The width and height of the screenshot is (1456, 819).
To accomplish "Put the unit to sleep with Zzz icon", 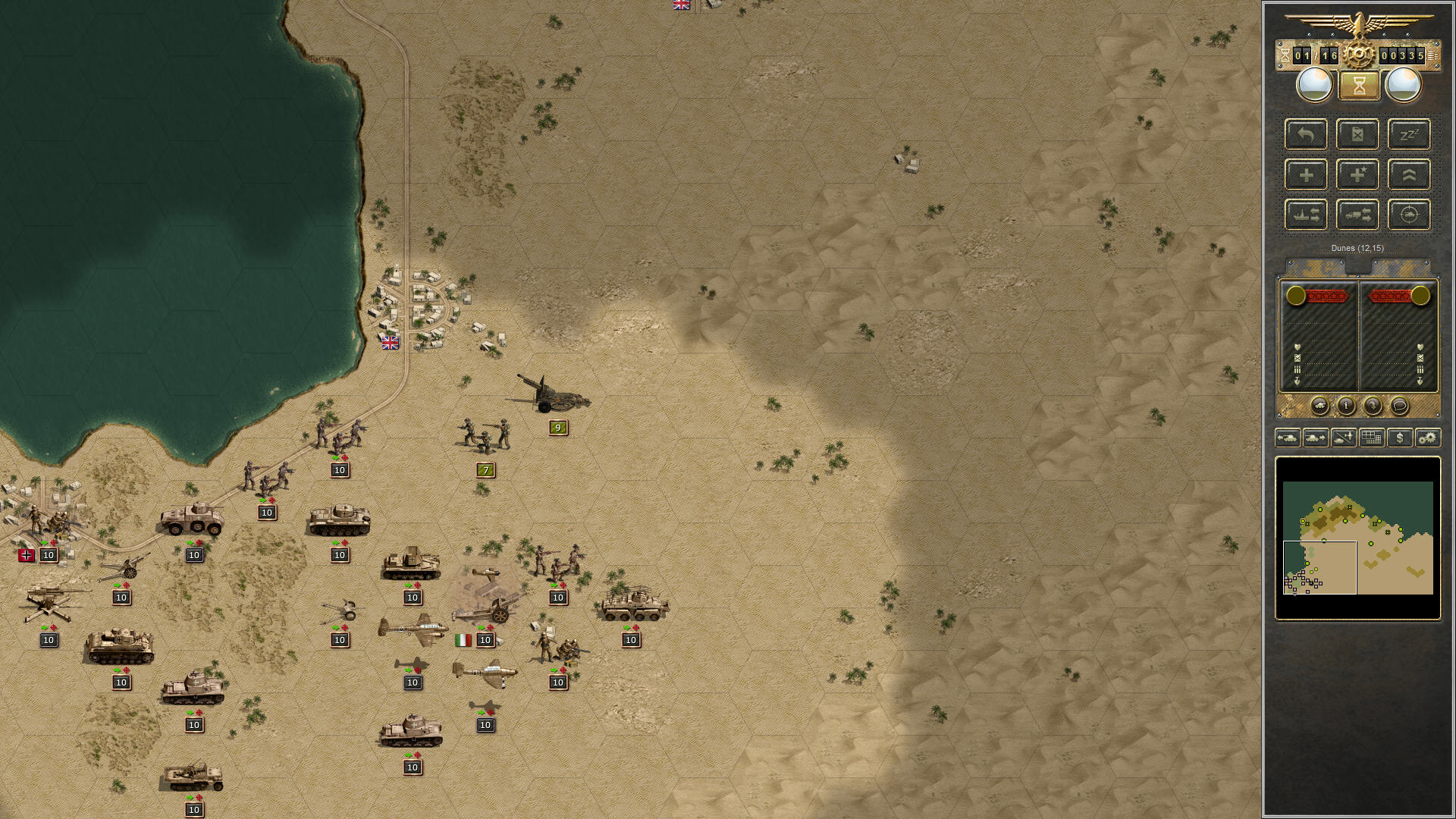I will click(x=1408, y=135).
